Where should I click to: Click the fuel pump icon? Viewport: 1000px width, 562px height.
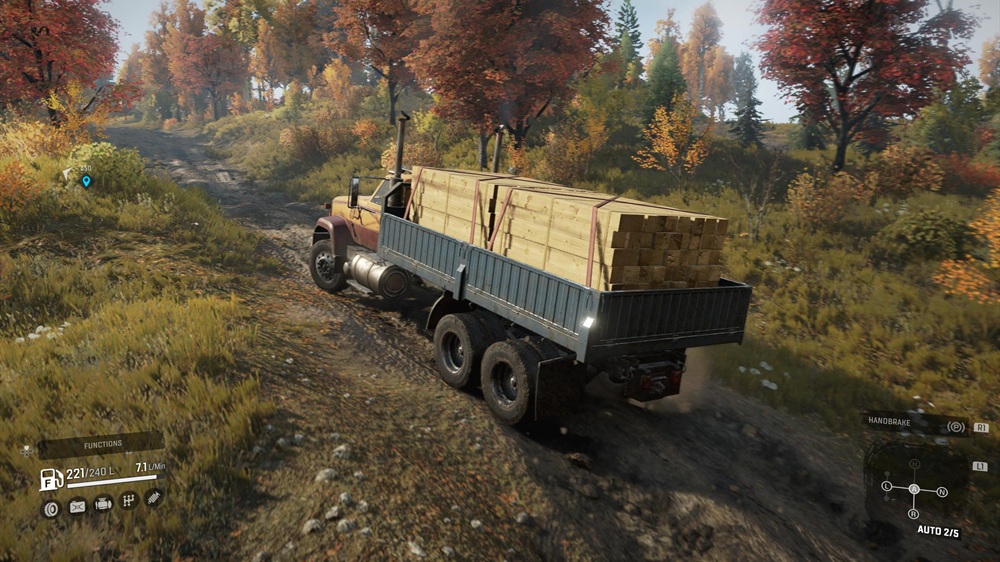coord(51,479)
